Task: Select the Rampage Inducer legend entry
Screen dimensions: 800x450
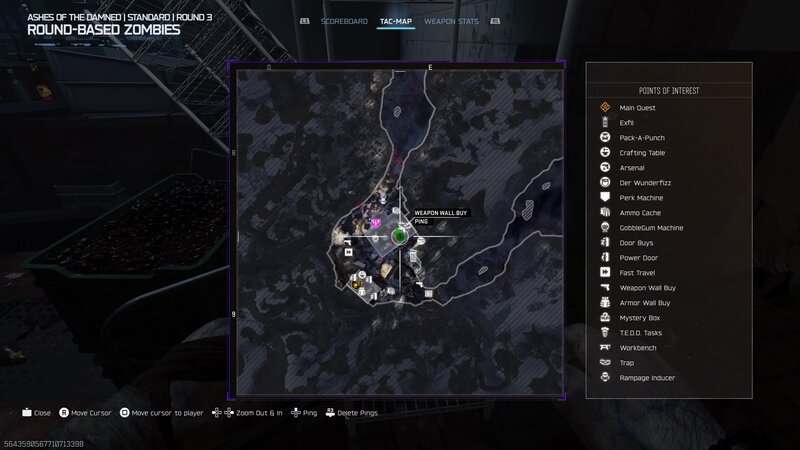Action: pos(647,377)
